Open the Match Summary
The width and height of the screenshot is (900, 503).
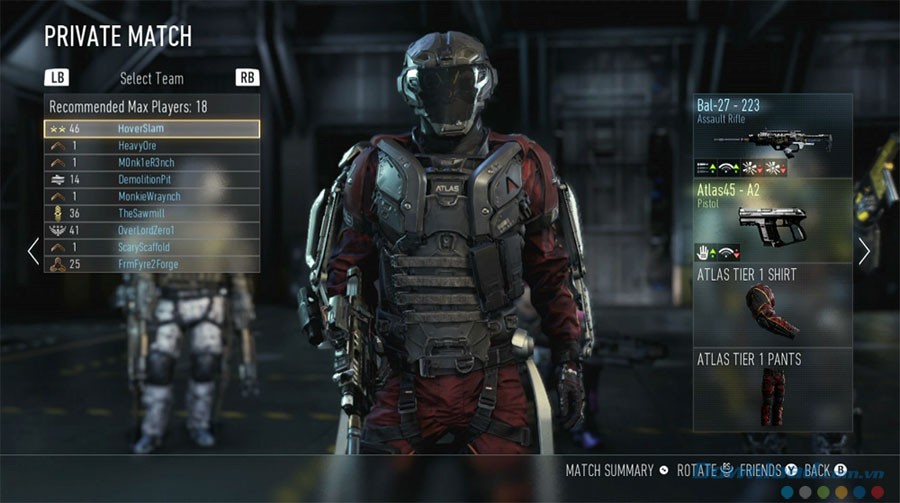(x=610, y=470)
